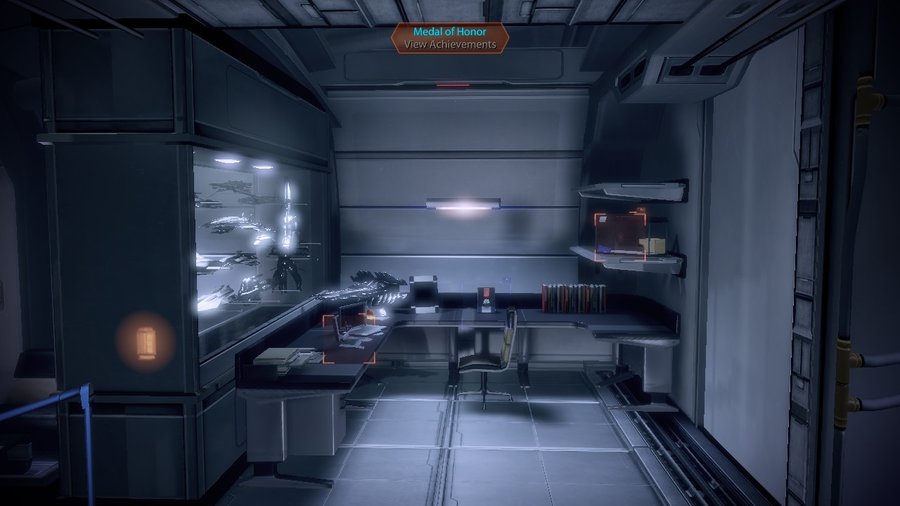Select the Medal of Honor View Achievements label
900x506 pixels.
tap(450, 38)
